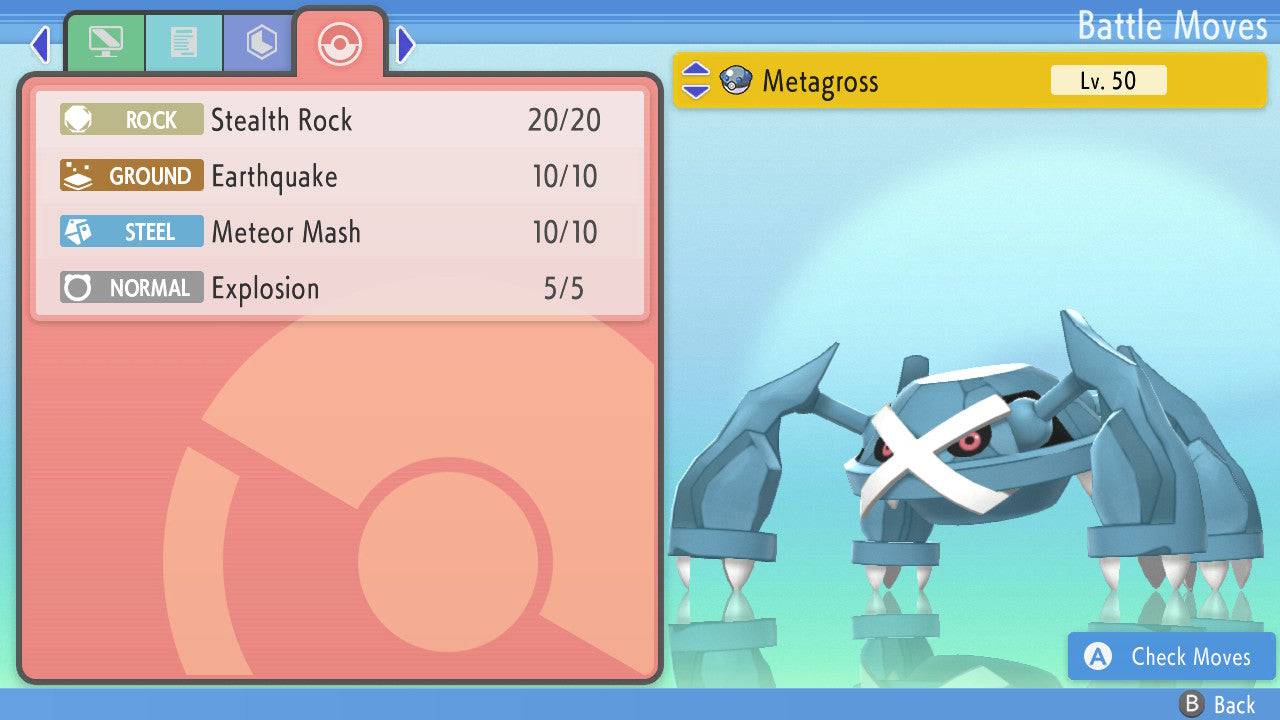The image size is (1280, 720).
Task: Select the Stealth Rock move row
Action: tap(340, 121)
